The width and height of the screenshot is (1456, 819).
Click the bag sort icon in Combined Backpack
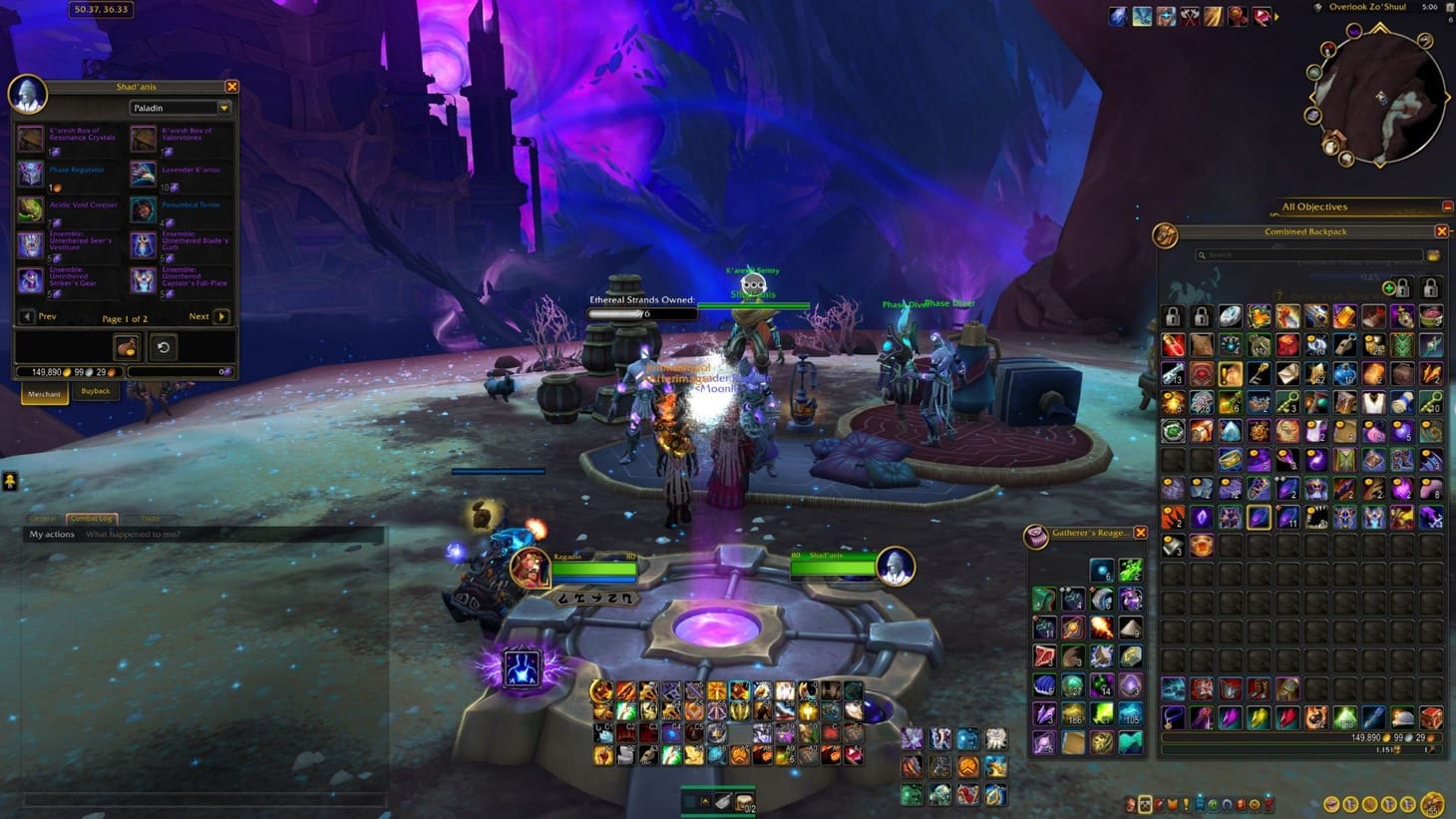coord(1432,255)
